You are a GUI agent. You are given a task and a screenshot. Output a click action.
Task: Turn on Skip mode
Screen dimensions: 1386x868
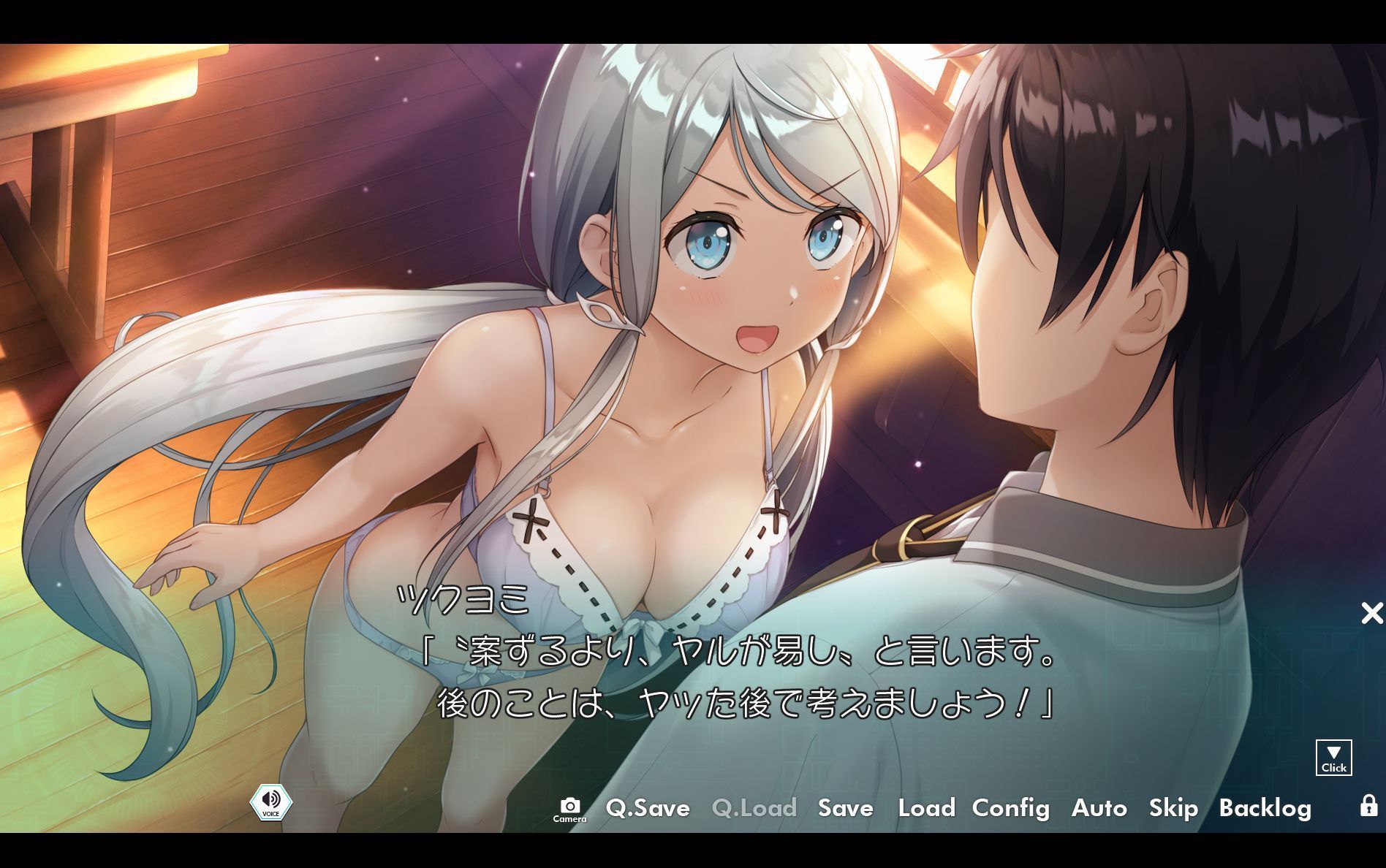pyautogui.click(x=1173, y=809)
